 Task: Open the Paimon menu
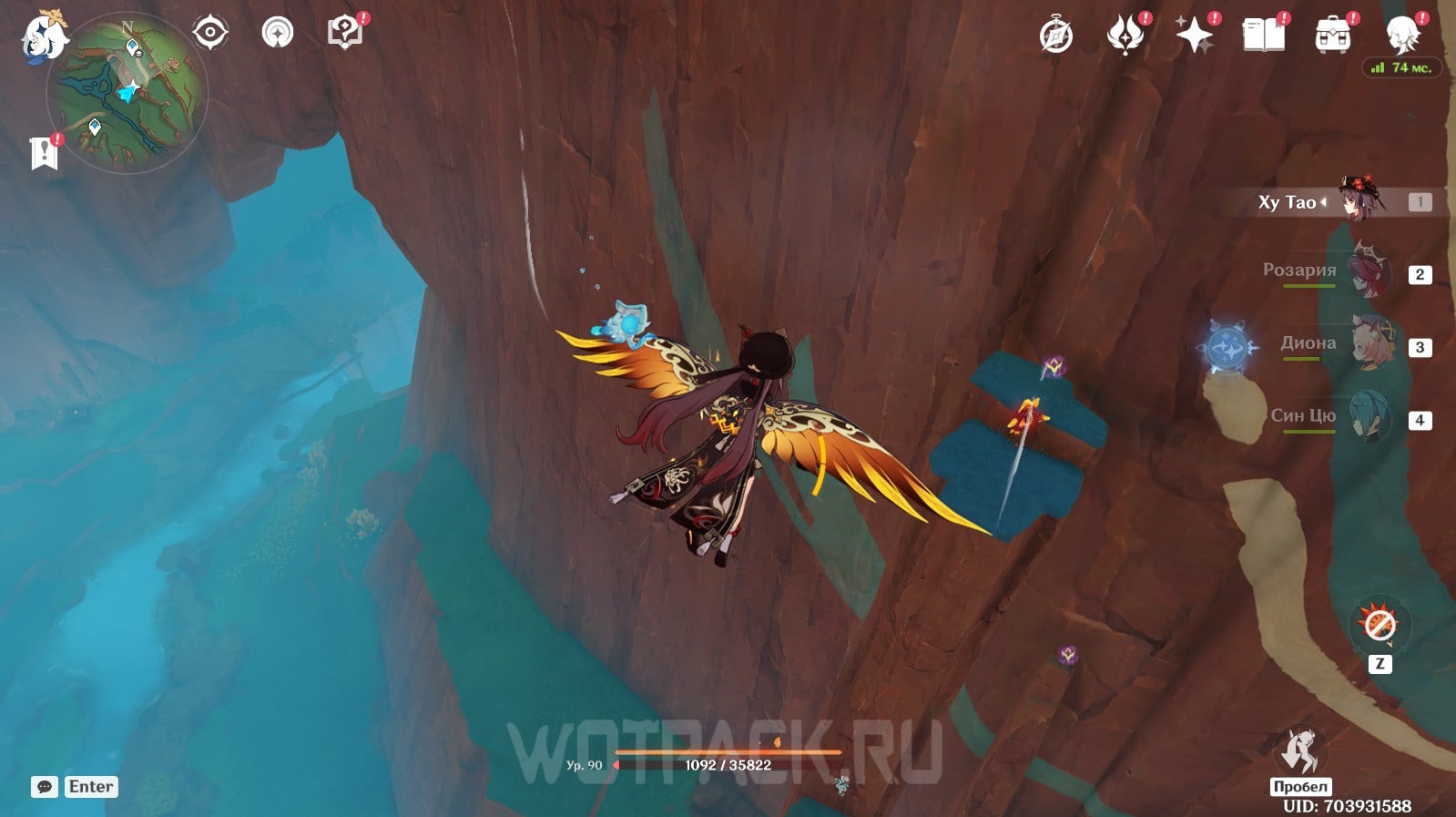[43, 37]
